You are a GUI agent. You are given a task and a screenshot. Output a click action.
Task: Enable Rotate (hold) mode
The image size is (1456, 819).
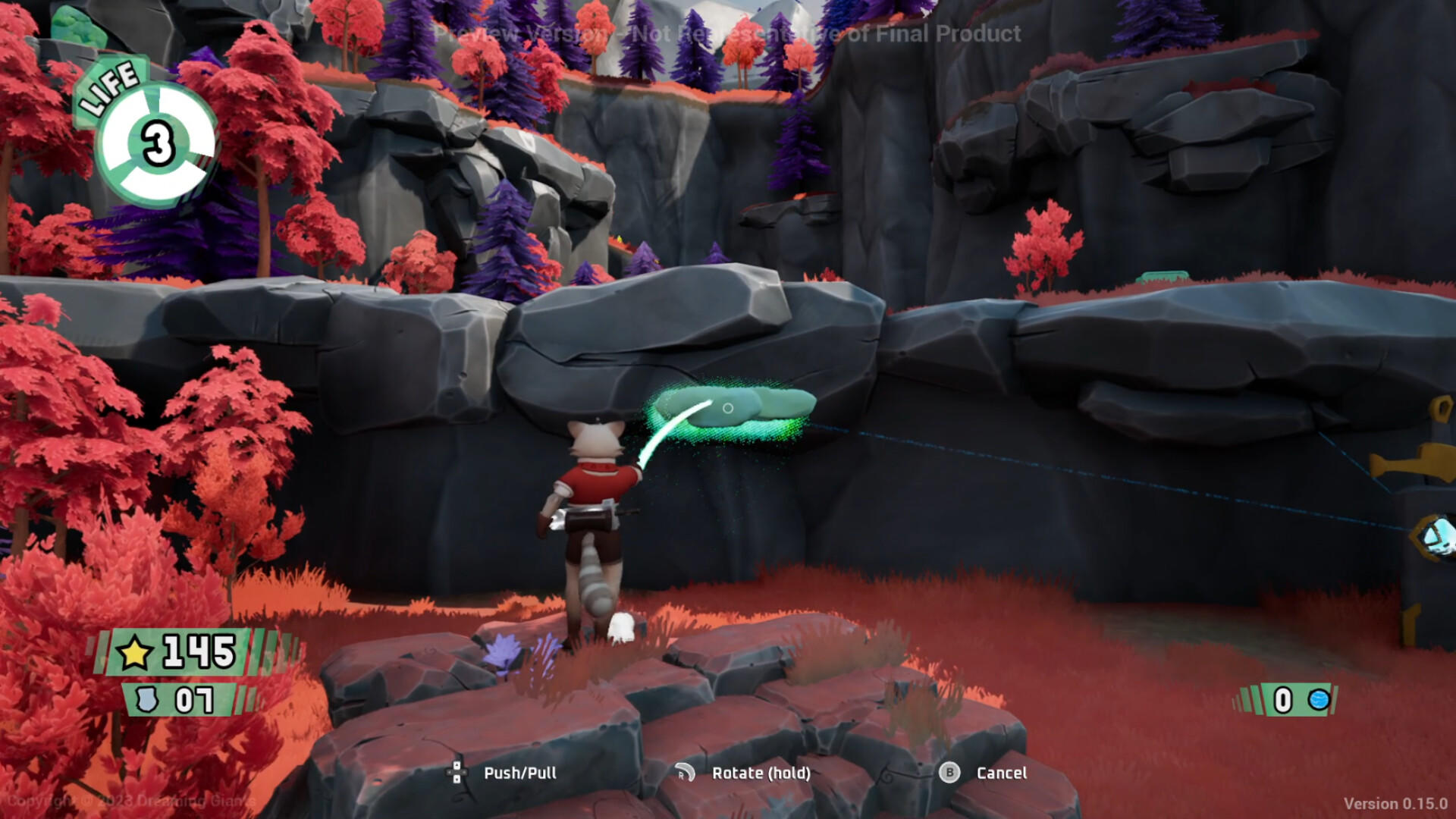761,773
